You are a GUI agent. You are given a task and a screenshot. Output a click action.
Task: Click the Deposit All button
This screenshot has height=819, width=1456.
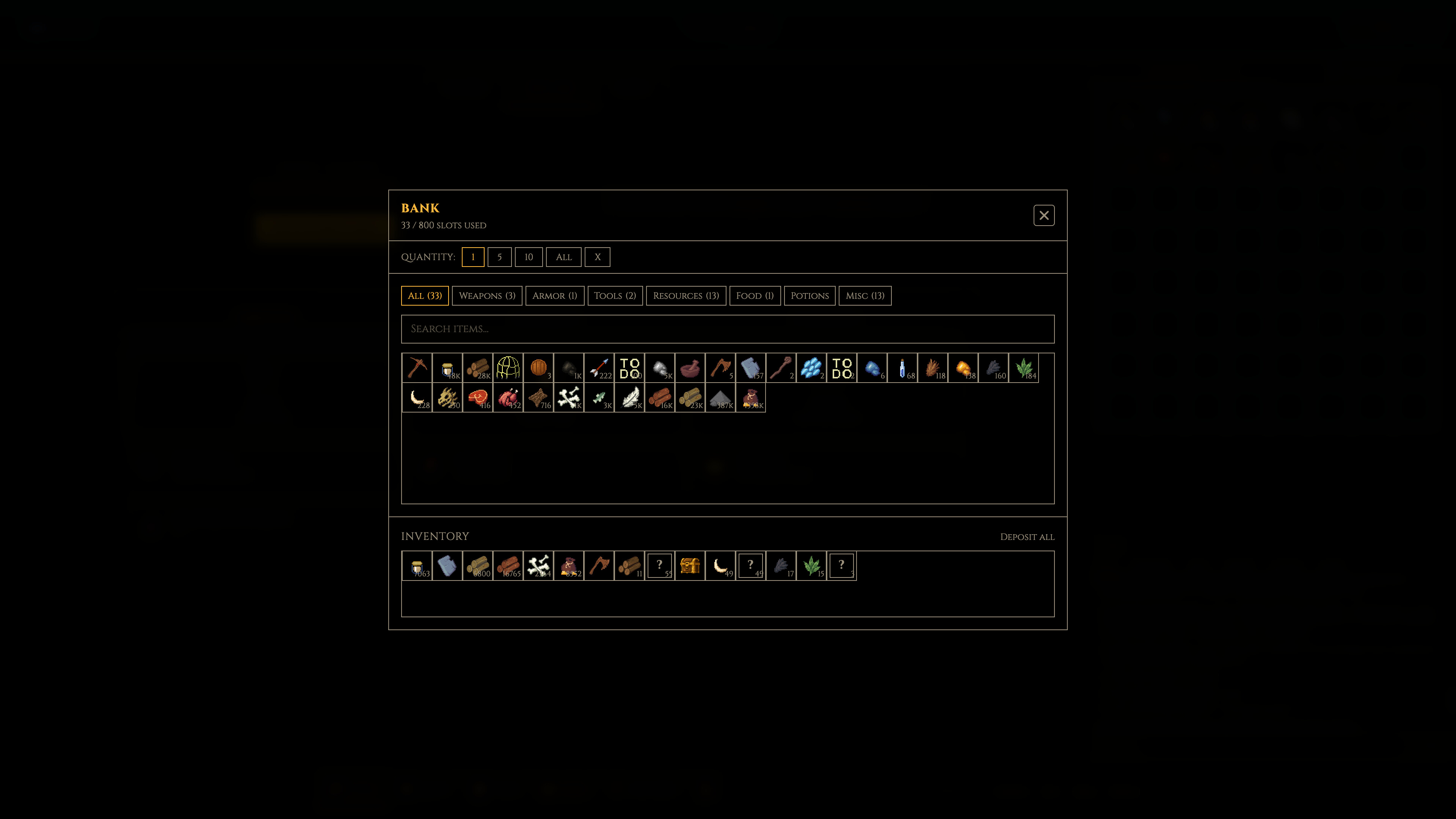coord(1027,537)
